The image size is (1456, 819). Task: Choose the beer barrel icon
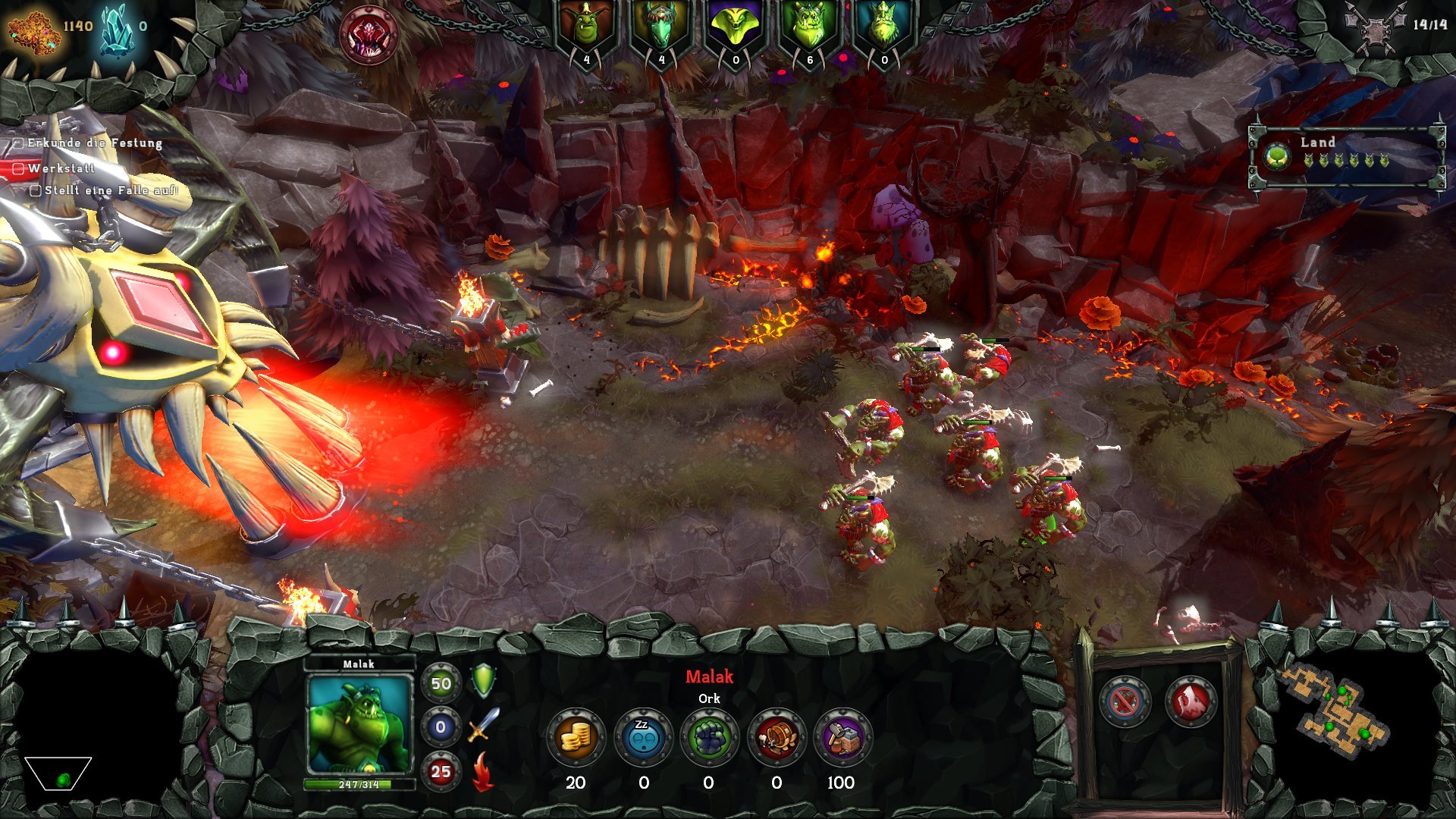point(776,736)
